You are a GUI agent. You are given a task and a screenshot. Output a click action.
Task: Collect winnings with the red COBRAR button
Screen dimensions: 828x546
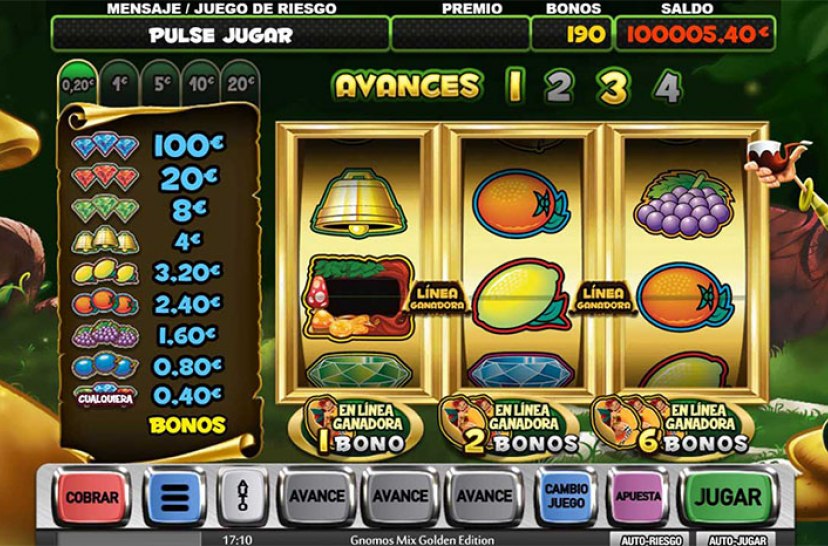pos(92,496)
